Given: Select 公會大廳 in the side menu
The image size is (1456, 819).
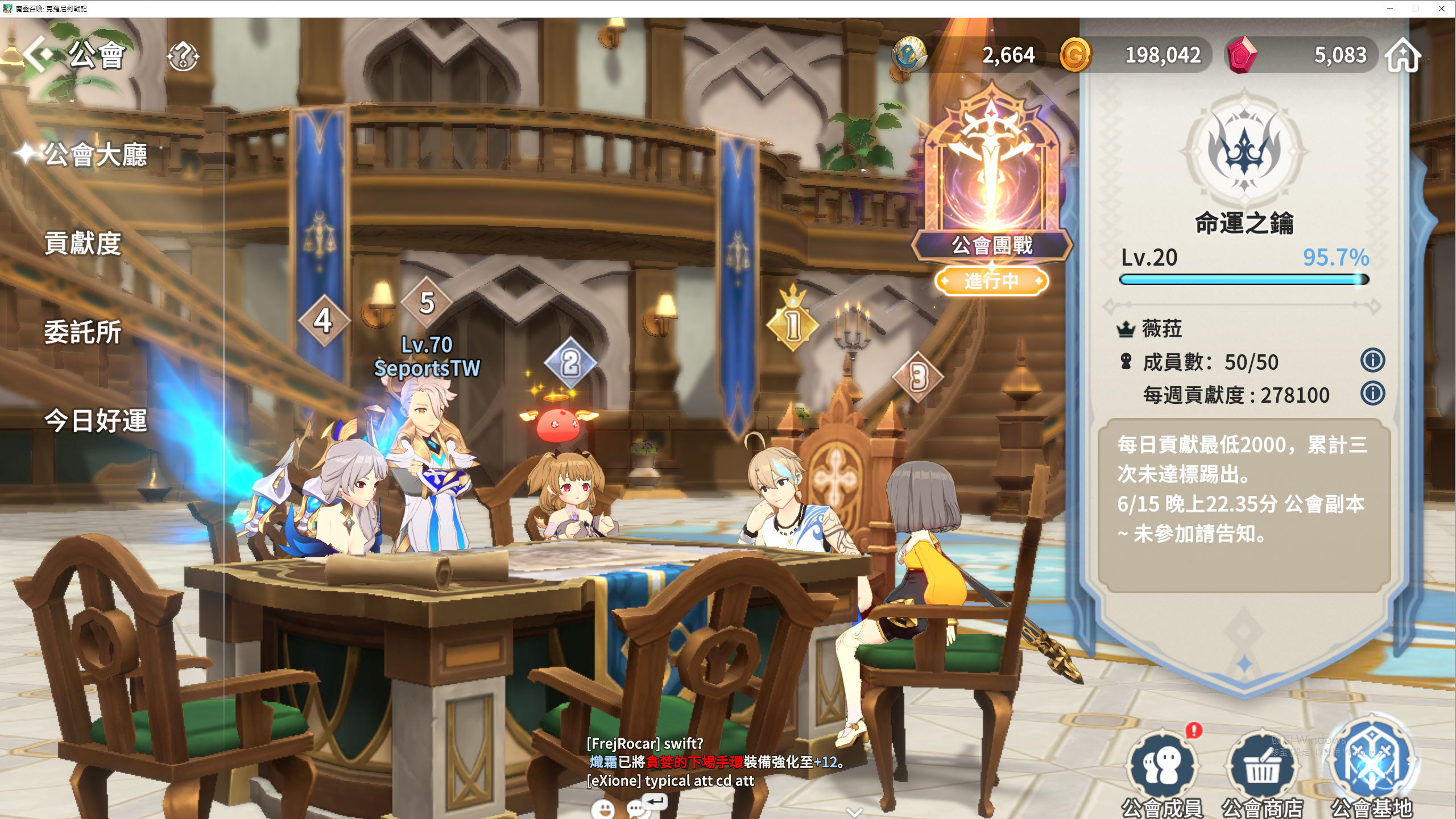Looking at the screenshot, I should click(x=96, y=155).
